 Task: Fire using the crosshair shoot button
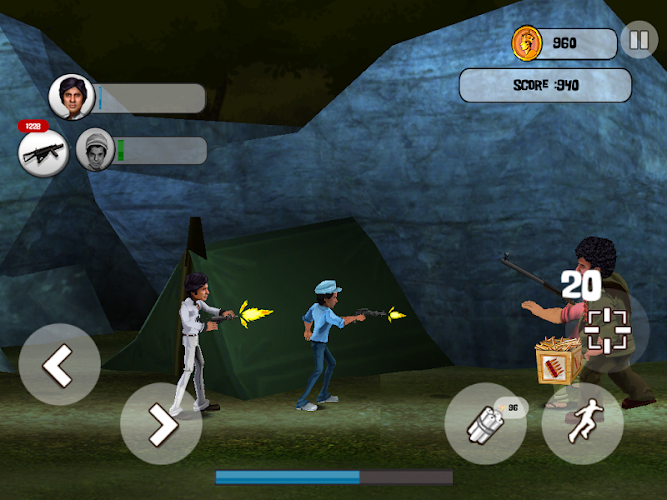[x=607, y=329]
